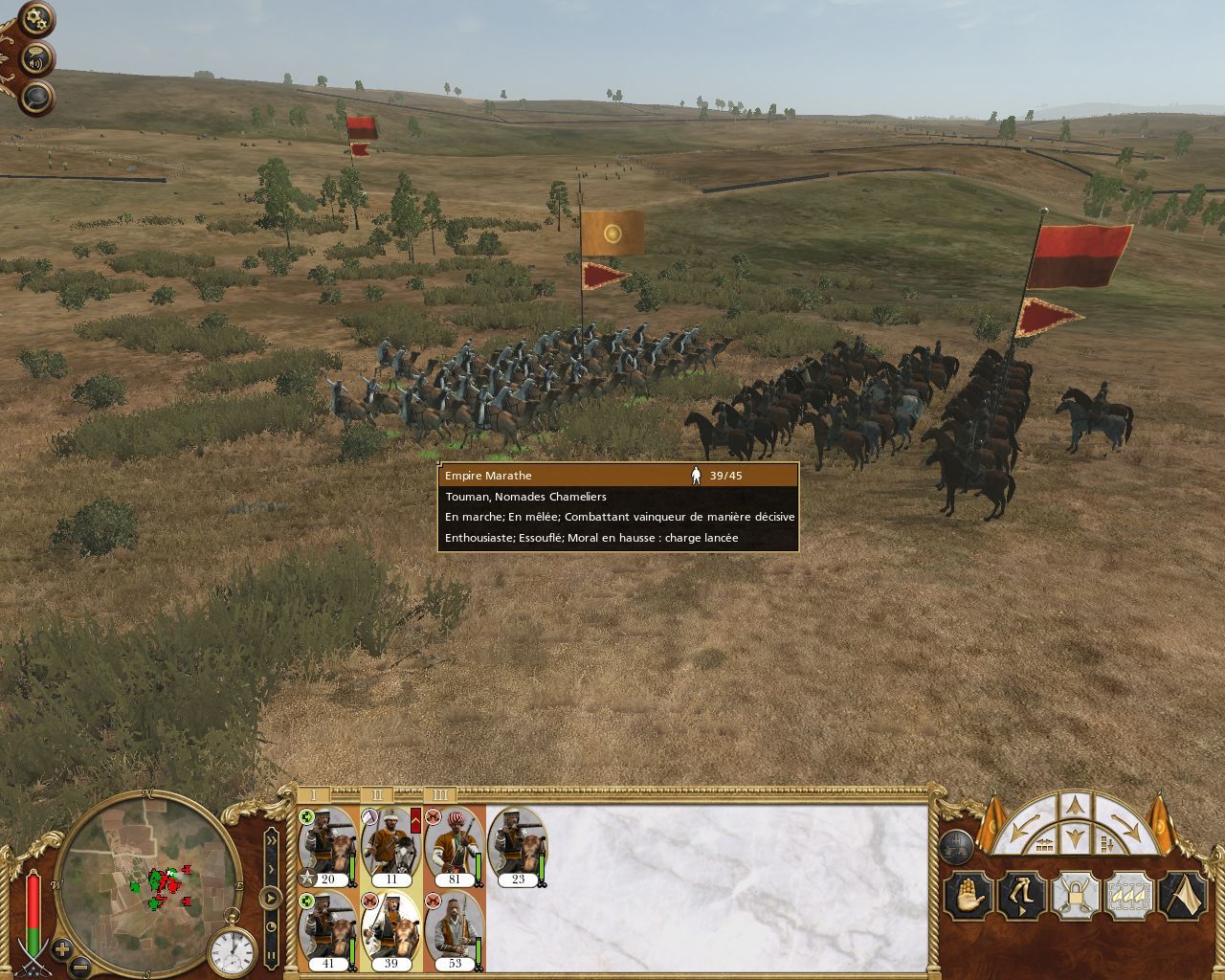Zoom in the radar with the plus button
The image size is (1225, 980).
pos(61,950)
